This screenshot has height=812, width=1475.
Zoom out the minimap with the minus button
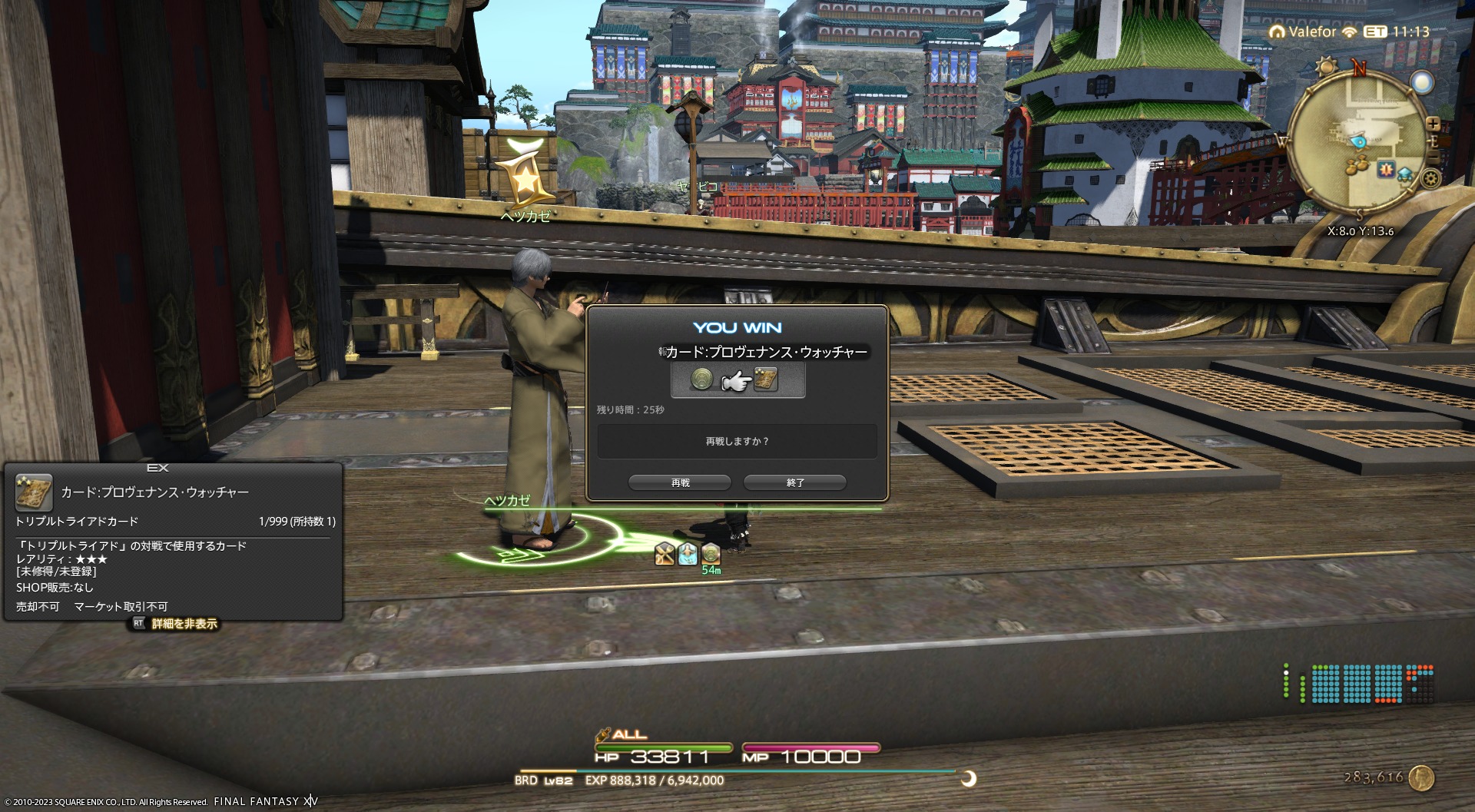[1434, 158]
